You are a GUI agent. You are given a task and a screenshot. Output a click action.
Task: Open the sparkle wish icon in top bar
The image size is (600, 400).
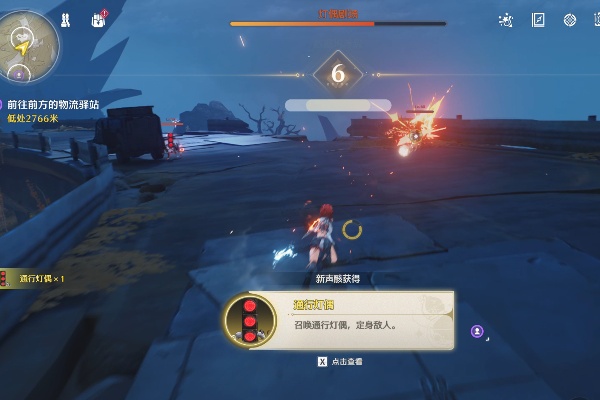coord(506,20)
